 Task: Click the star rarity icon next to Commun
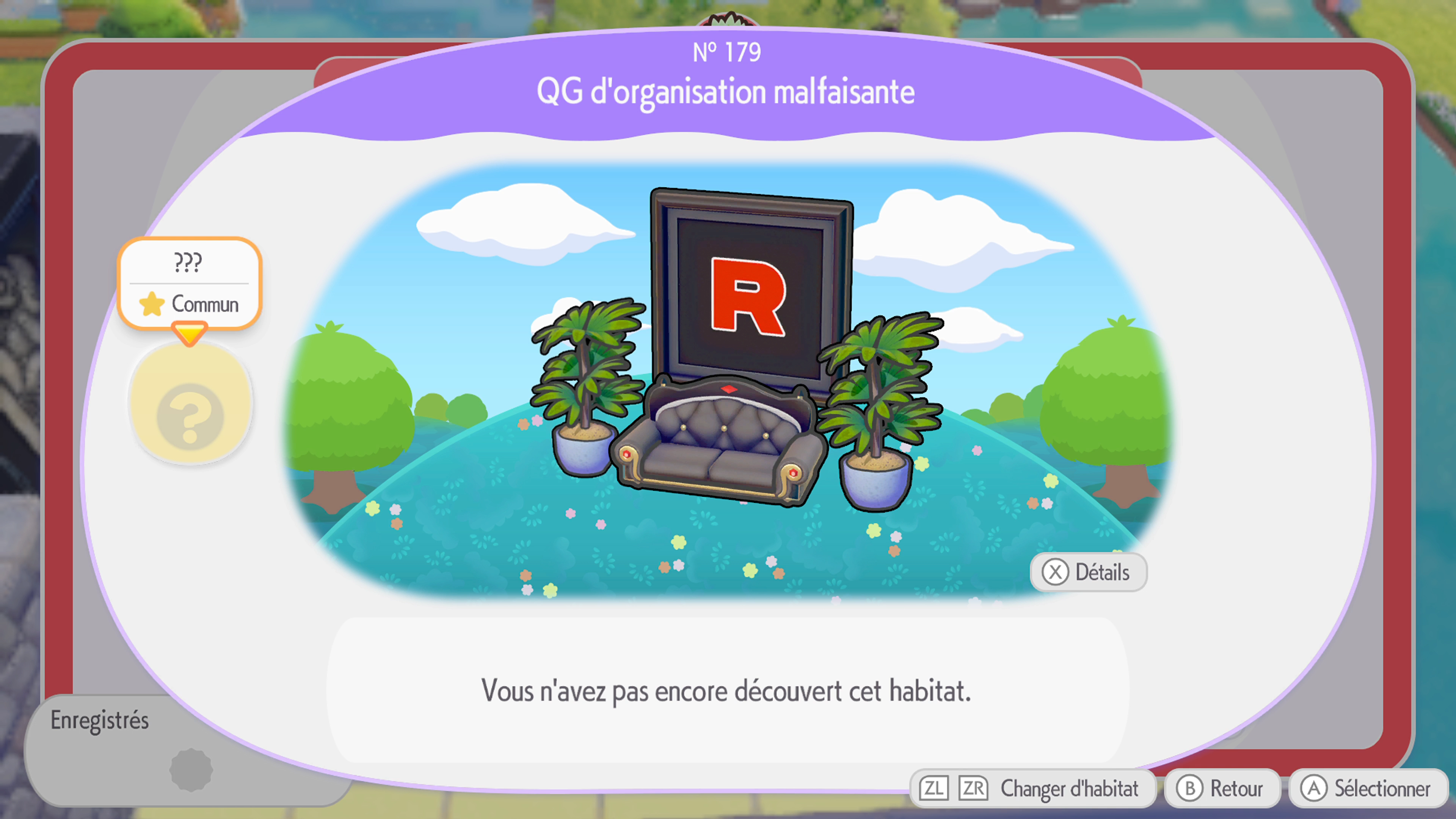pos(152,304)
